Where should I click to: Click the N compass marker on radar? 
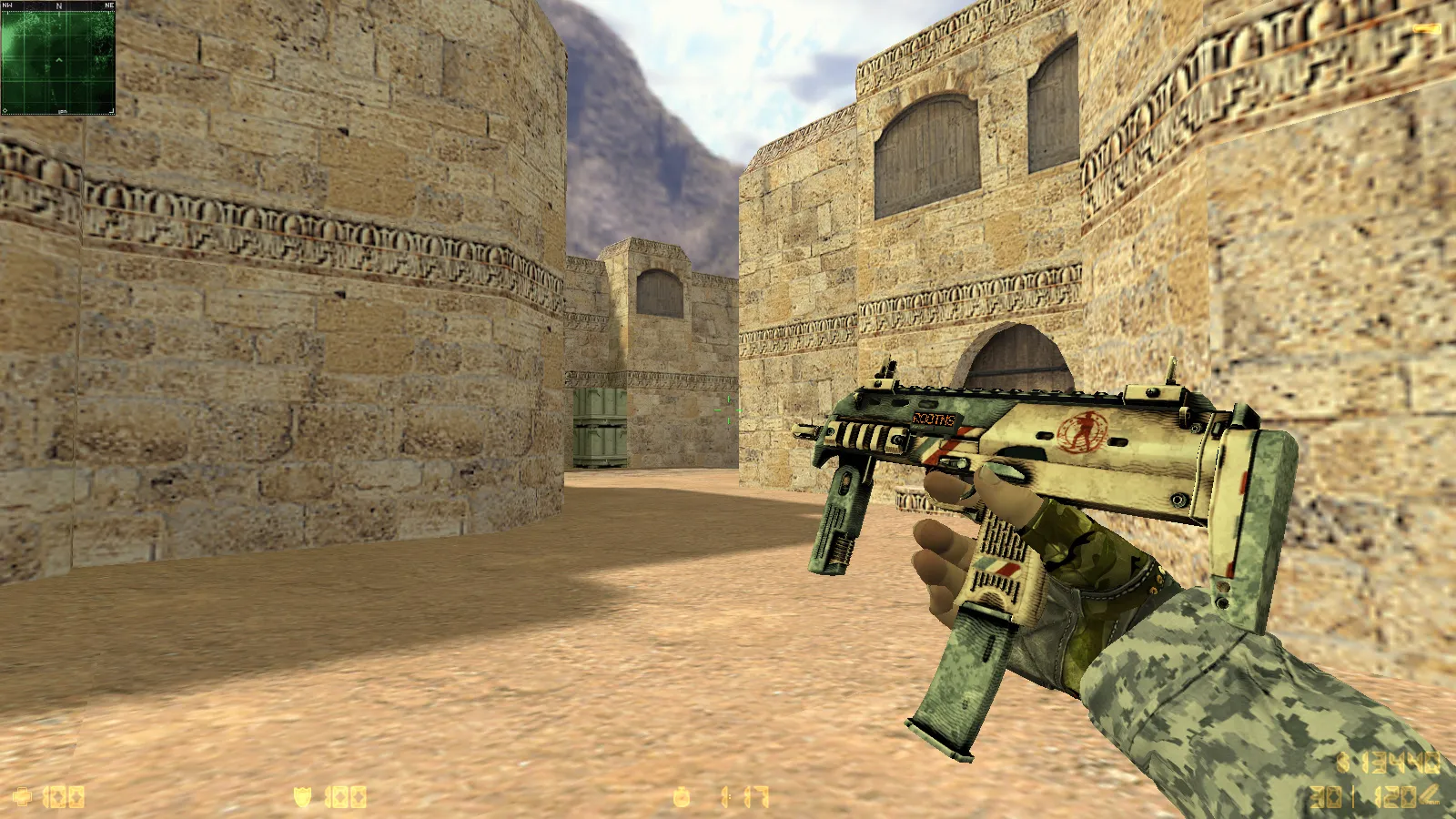59,5
